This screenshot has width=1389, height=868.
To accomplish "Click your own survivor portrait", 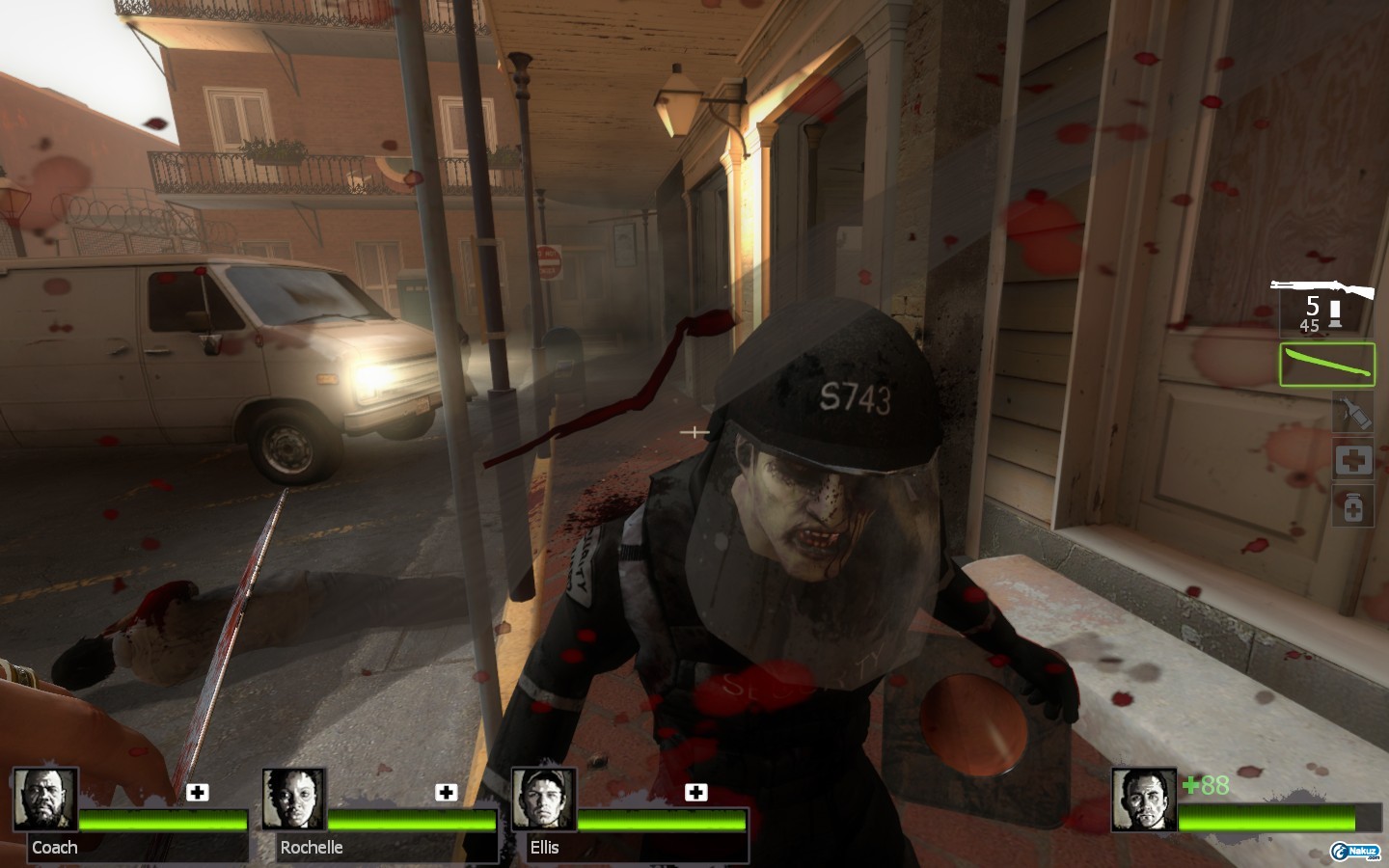I will click(x=1143, y=800).
